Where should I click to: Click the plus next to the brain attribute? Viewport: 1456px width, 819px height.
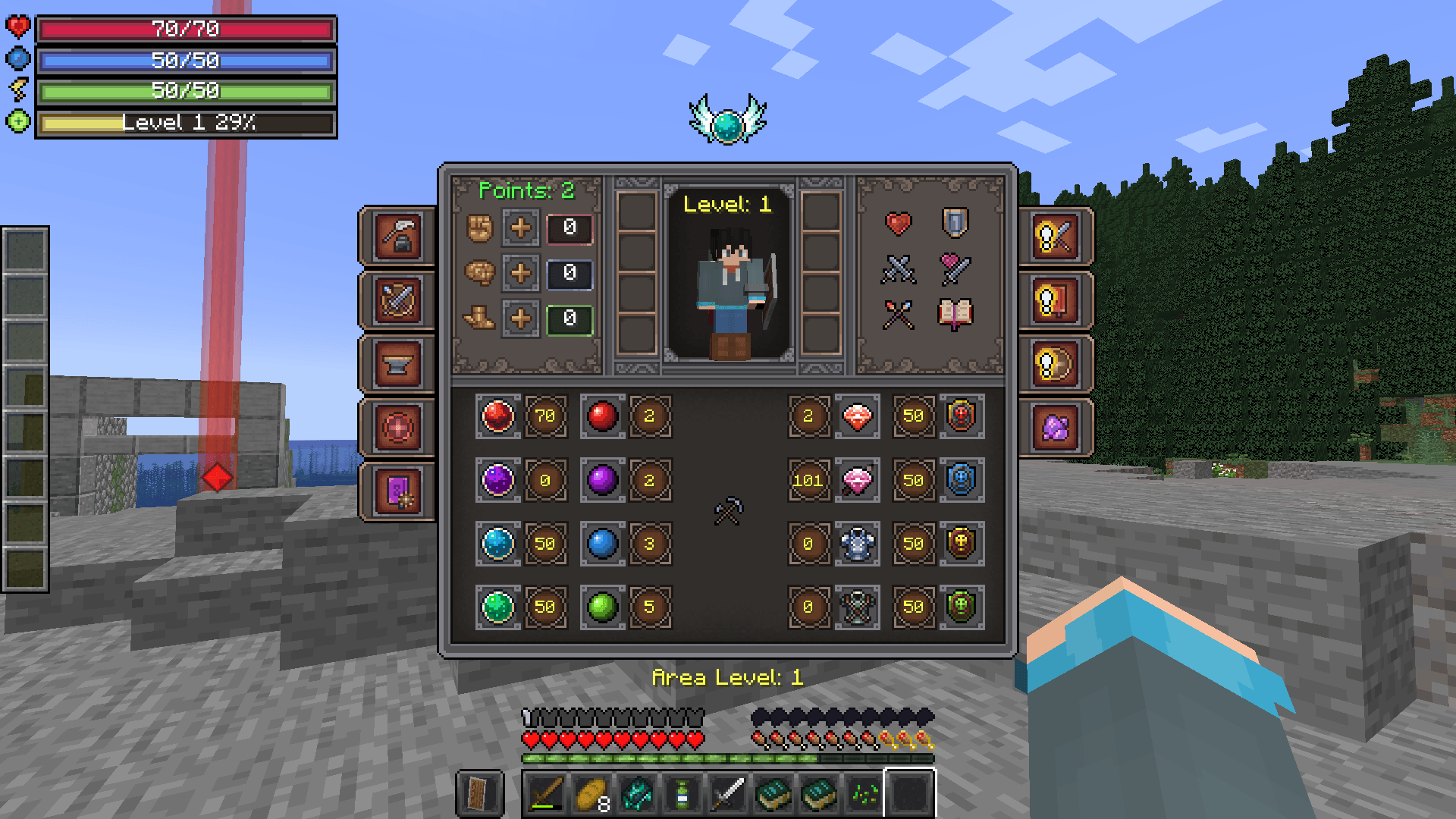521,274
